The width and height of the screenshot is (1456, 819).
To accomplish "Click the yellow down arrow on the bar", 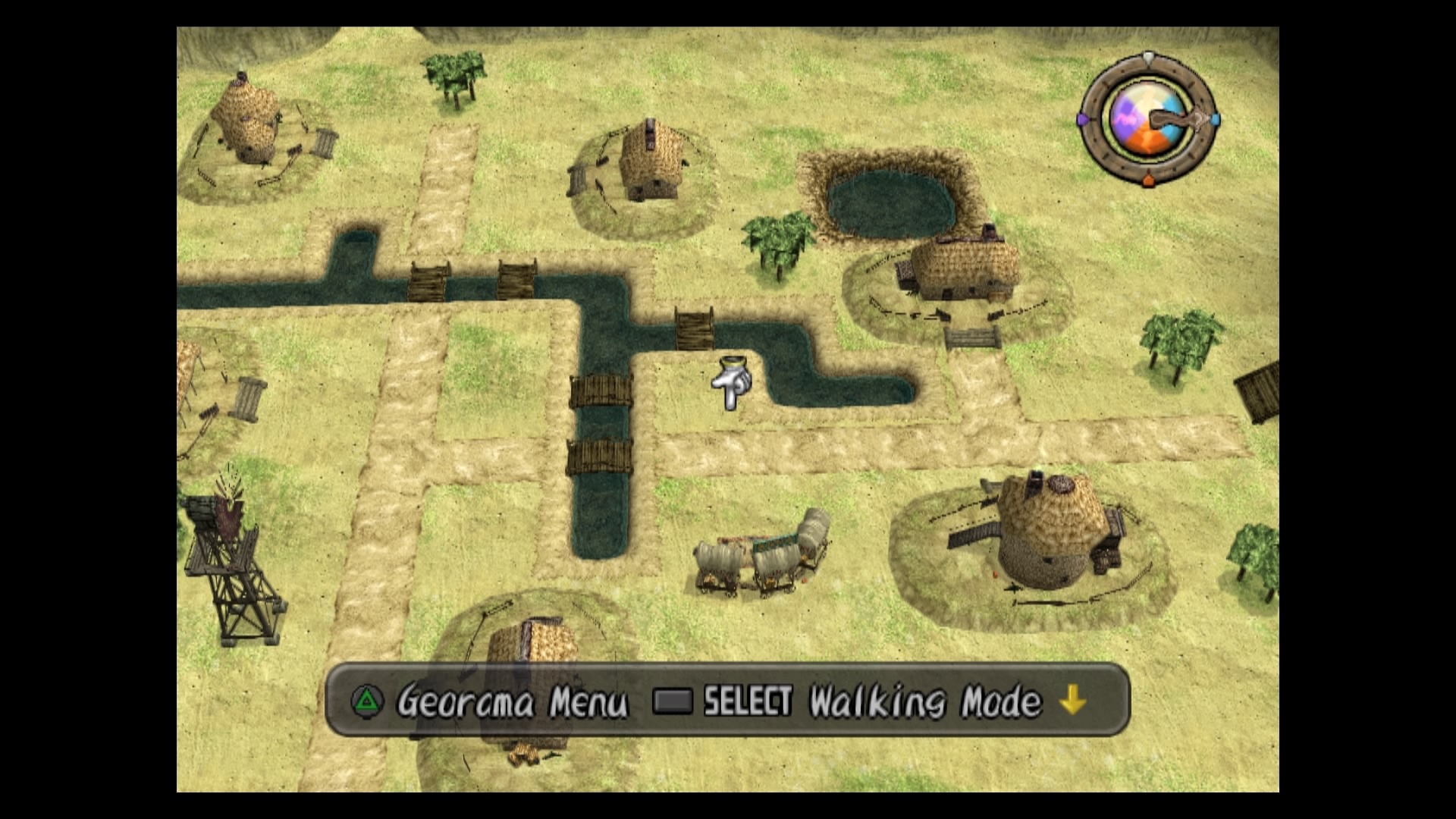I will 1073,701.
